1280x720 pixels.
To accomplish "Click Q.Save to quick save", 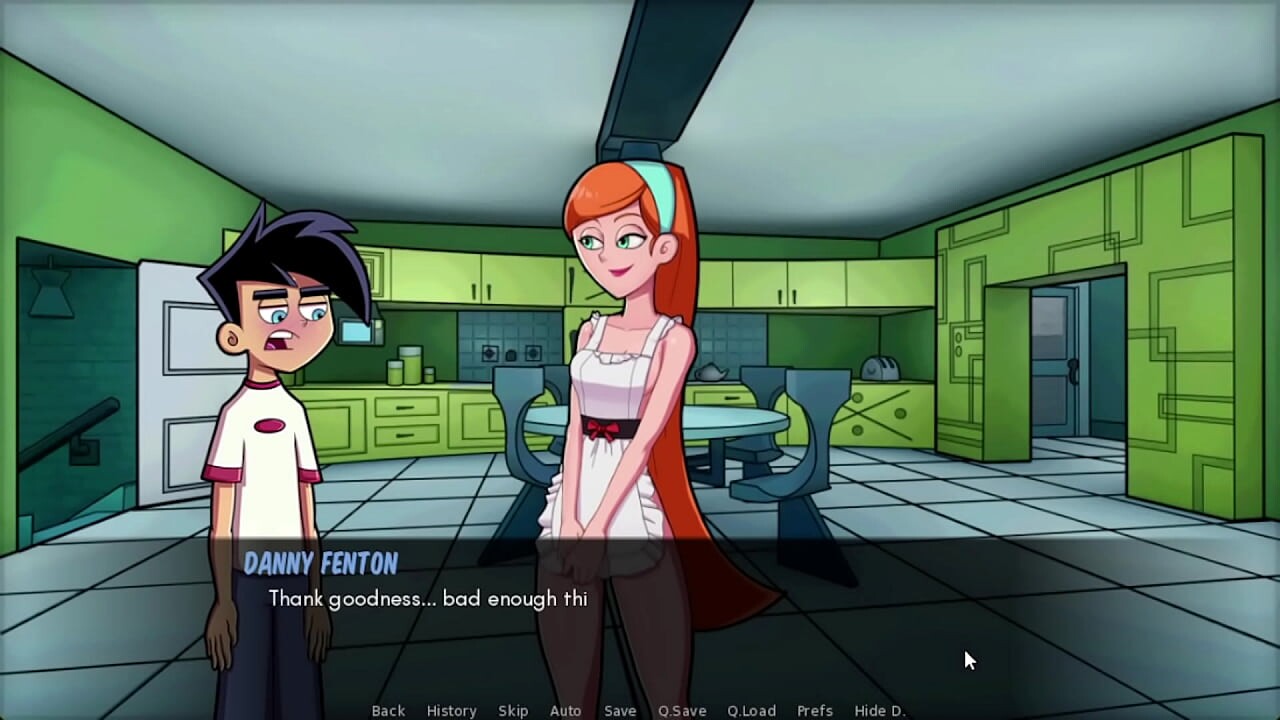I will coord(682,711).
